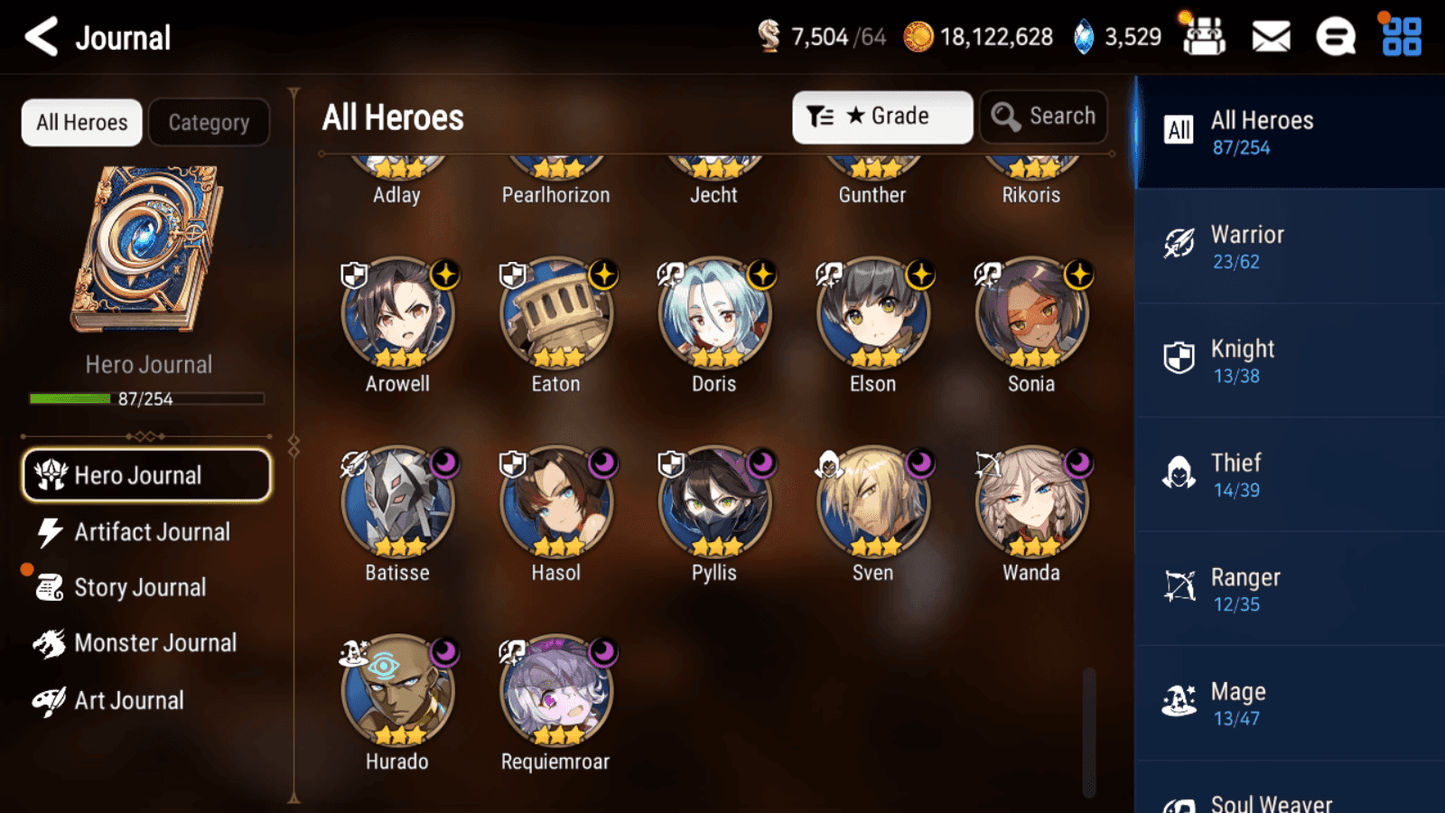This screenshot has height=813, width=1445.
Task: Open the blue grid menu icon
Action: (1402, 35)
